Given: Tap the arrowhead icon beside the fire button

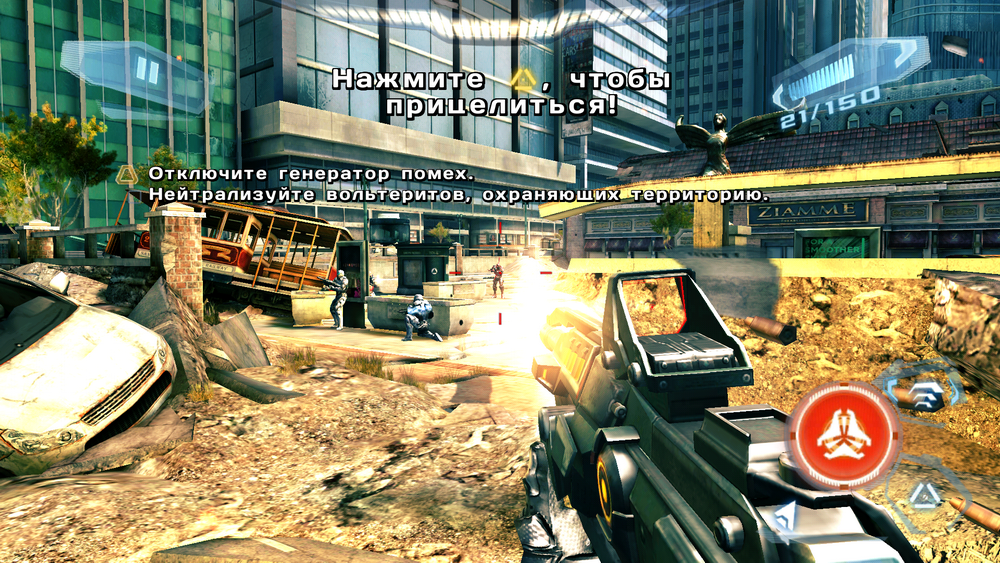Looking at the screenshot, I should click(787, 516).
